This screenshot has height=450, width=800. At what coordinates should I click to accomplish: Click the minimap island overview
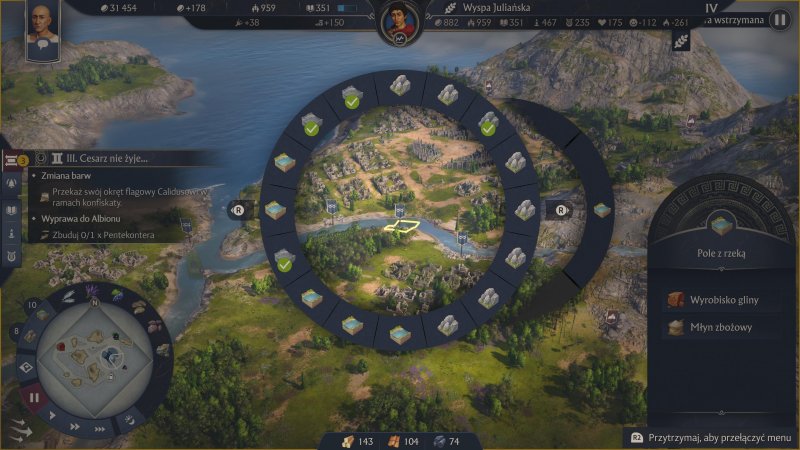95,353
